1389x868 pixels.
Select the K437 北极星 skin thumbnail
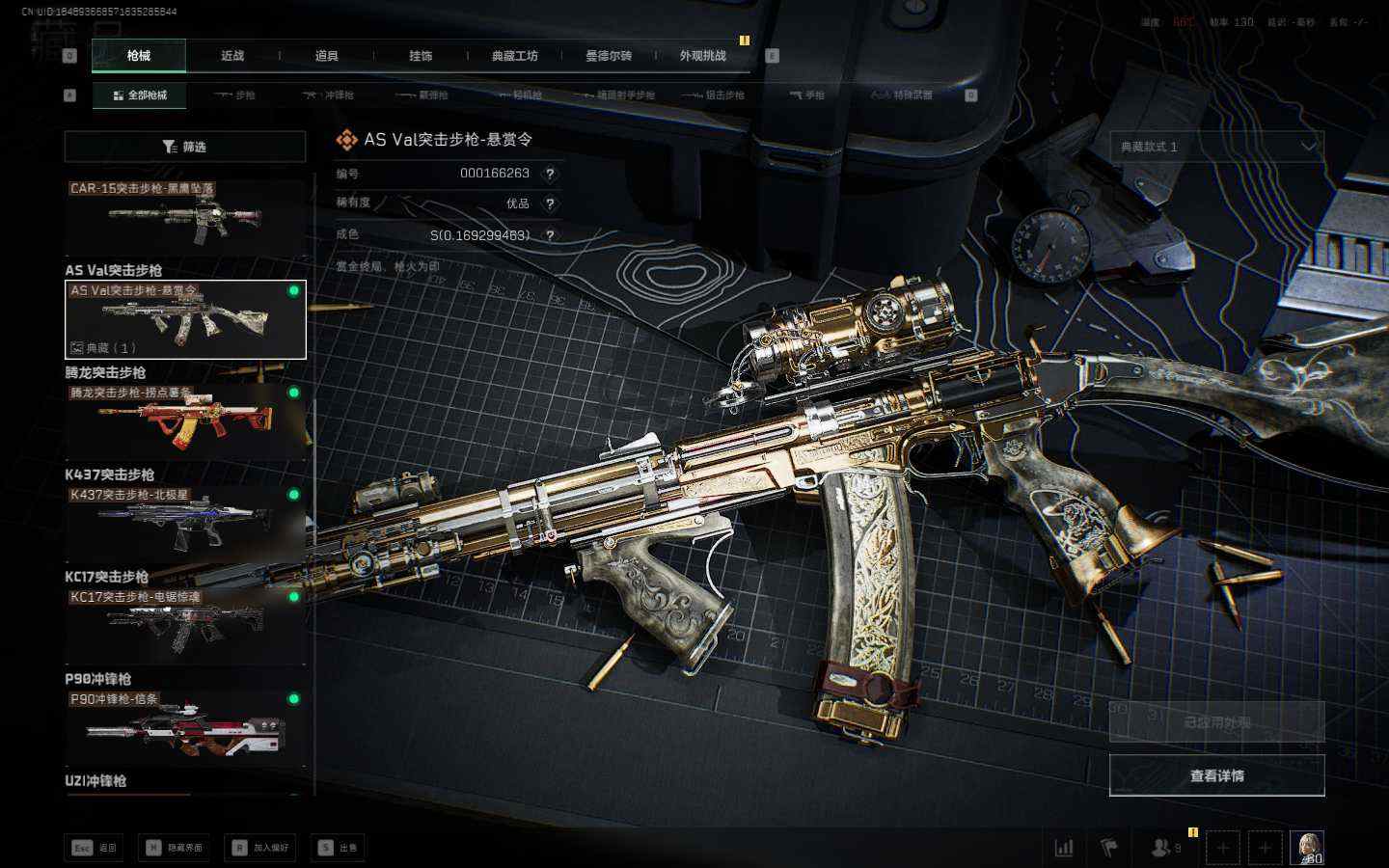[185, 524]
